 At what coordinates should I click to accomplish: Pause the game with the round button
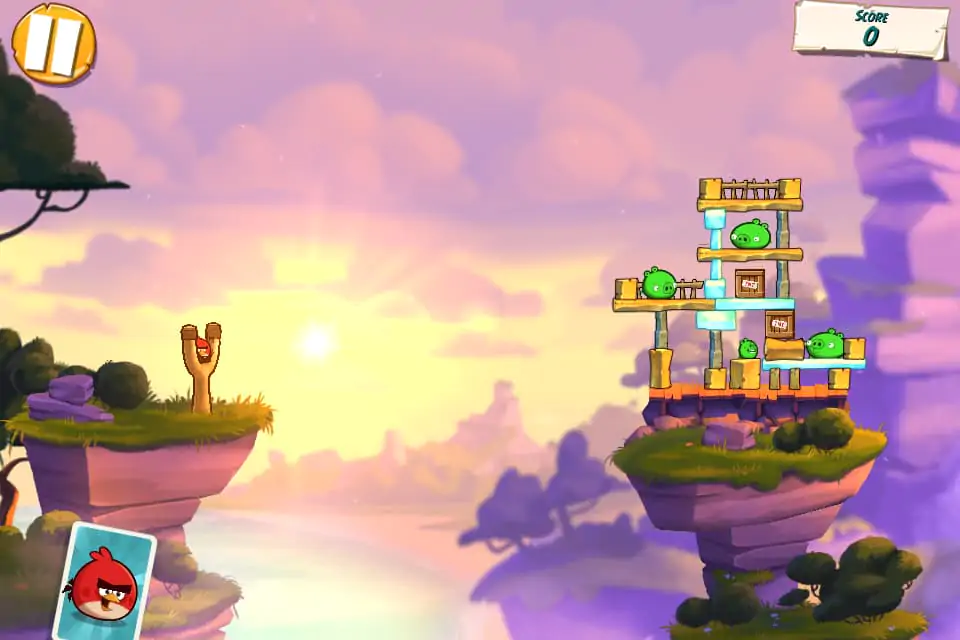[x=54, y=43]
